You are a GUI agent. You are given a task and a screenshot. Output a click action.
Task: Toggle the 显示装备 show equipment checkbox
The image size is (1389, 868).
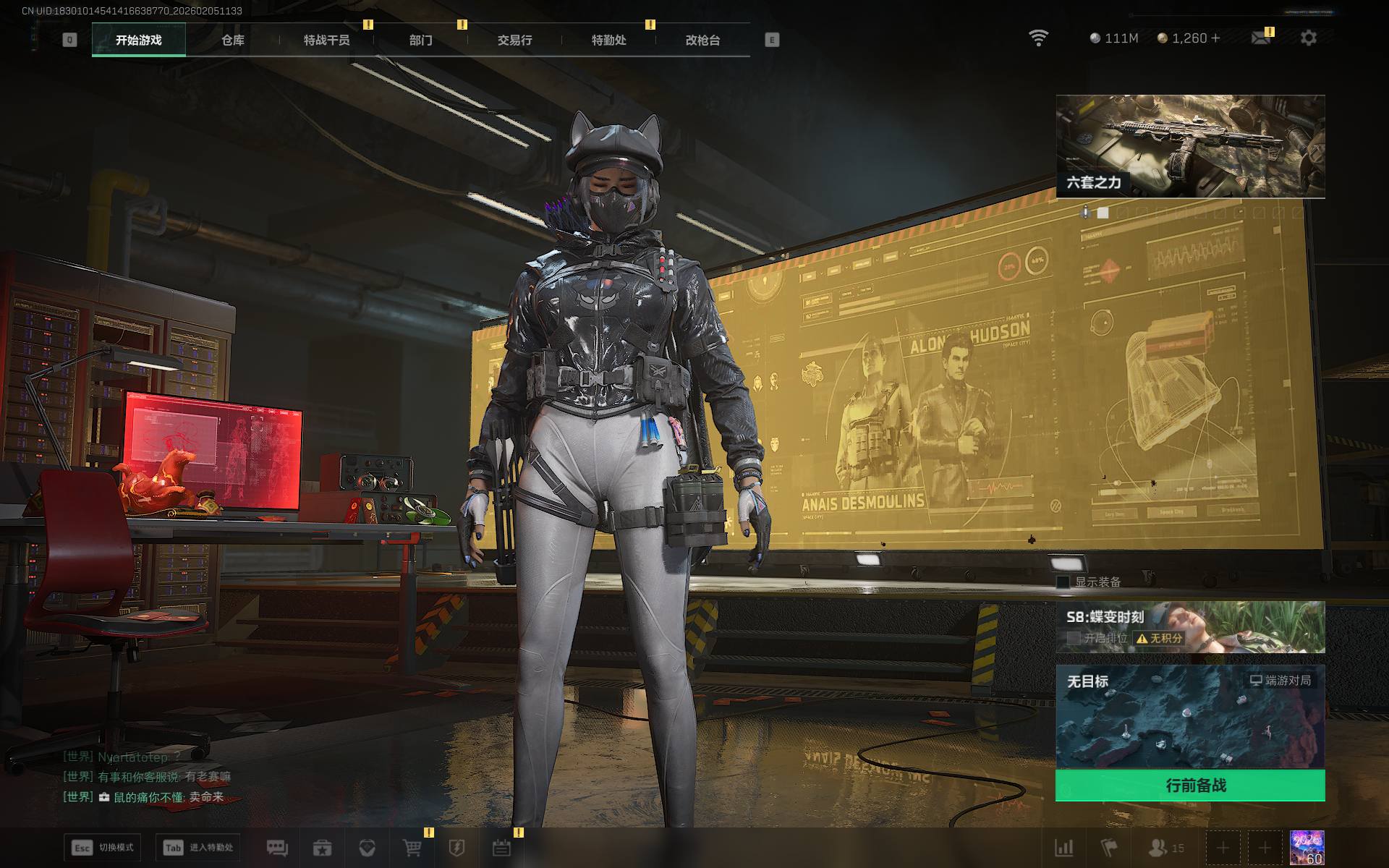[1063, 582]
